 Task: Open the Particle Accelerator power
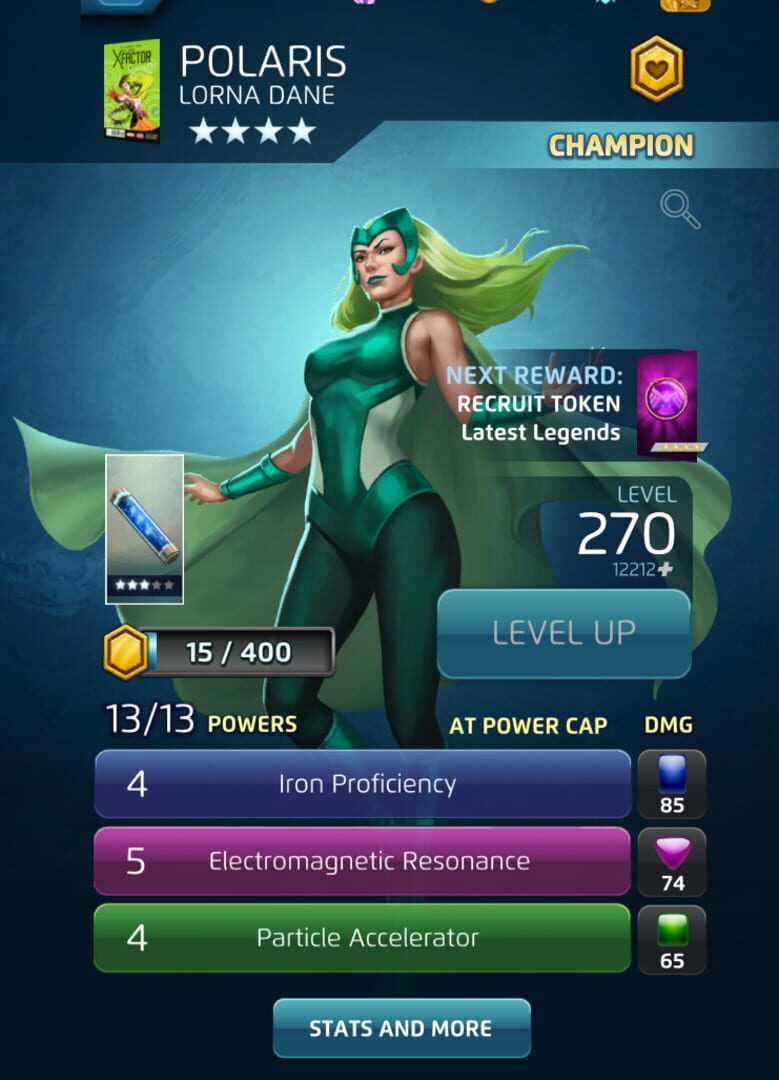362,938
